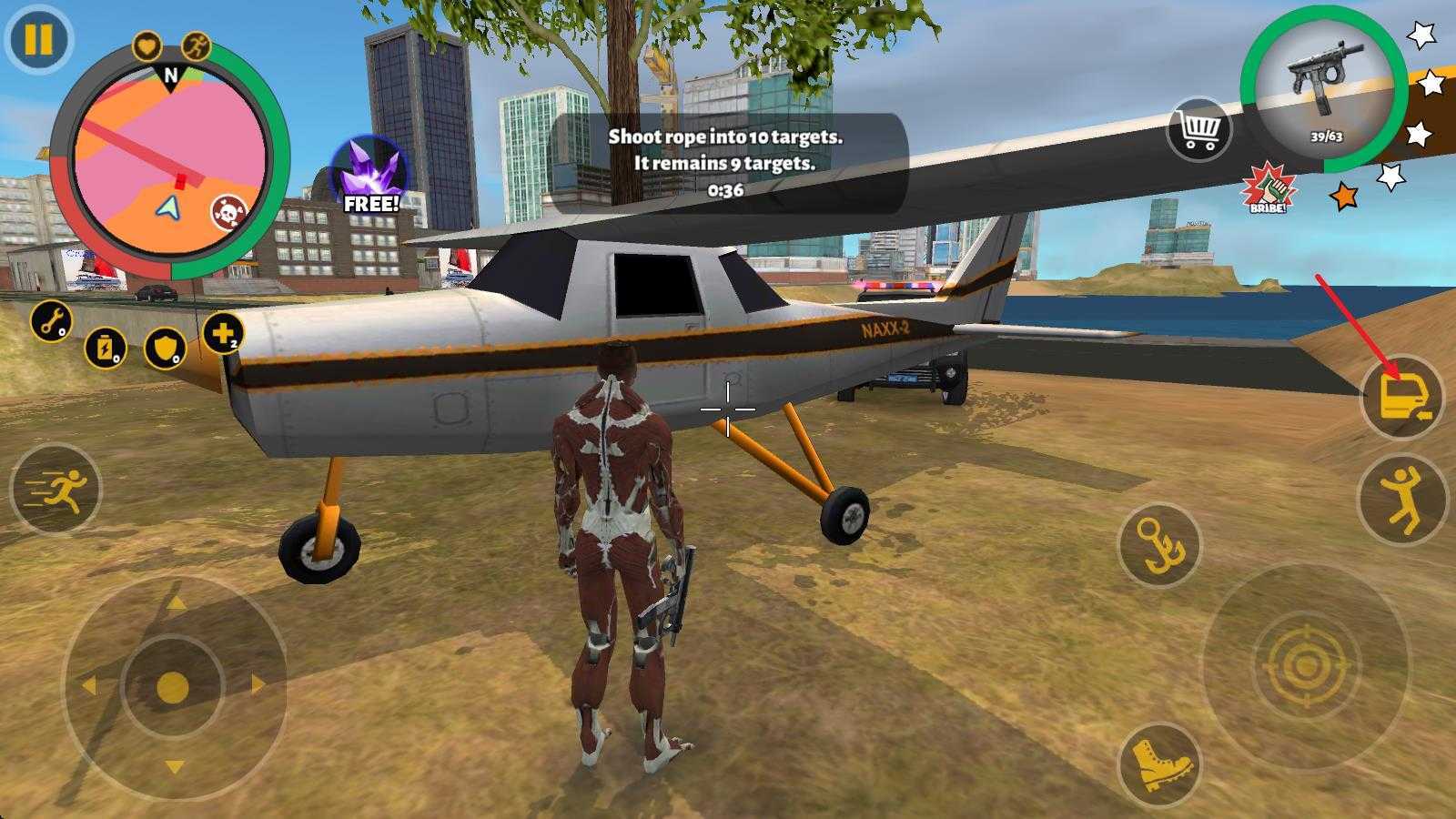Touch the movement joystick center
Screen dimensions: 1456x819
click(x=173, y=687)
